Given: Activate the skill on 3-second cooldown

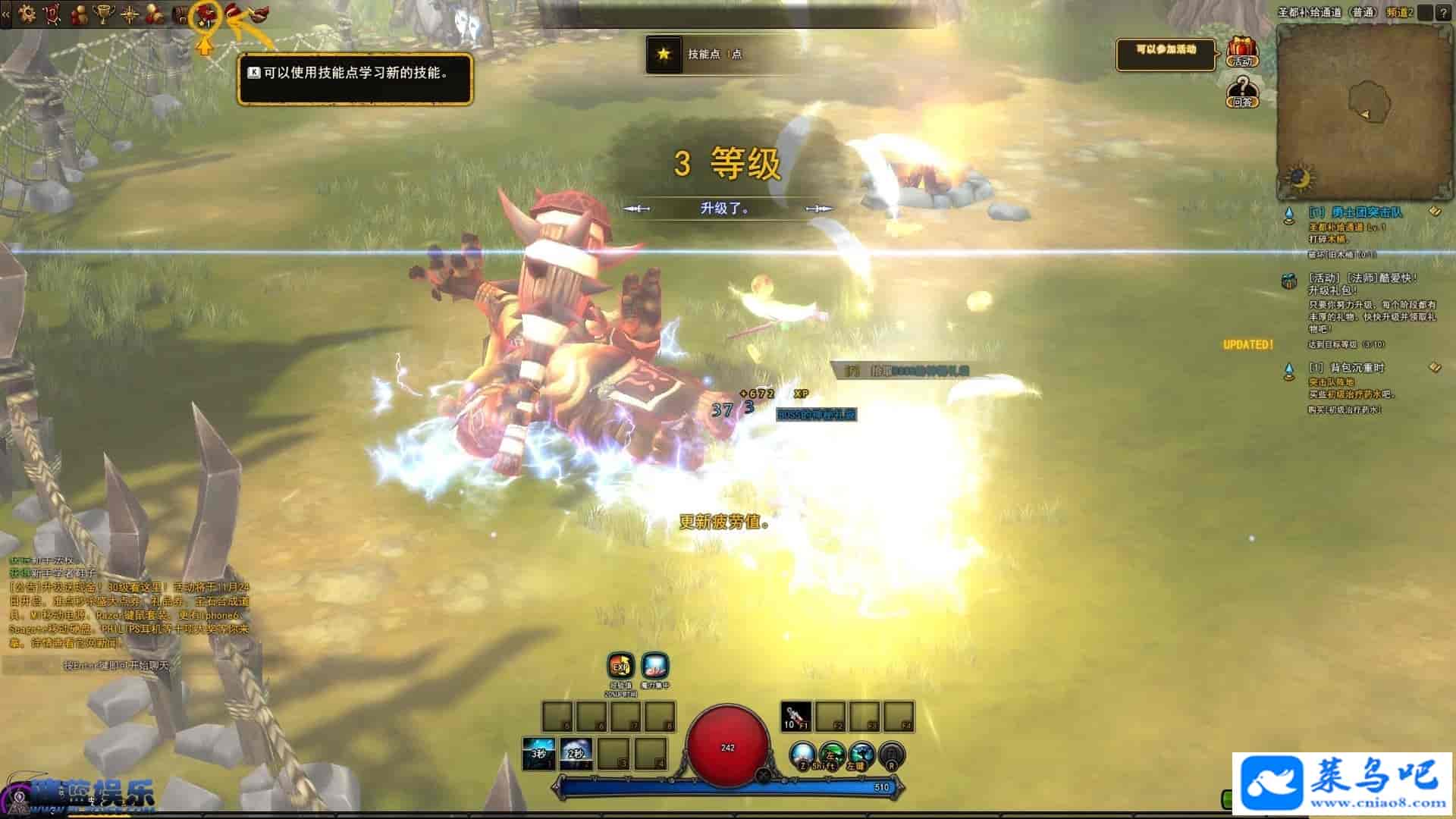Looking at the screenshot, I should point(538,754).
